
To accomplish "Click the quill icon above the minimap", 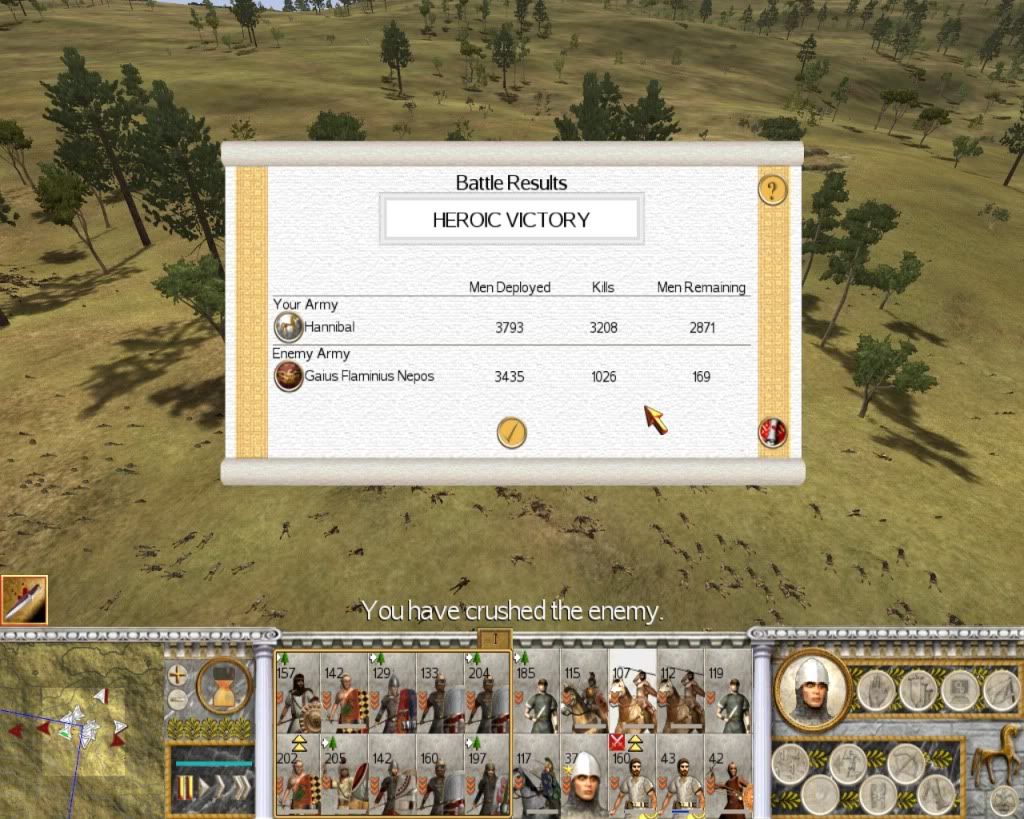I will click(x=24, y=600).
